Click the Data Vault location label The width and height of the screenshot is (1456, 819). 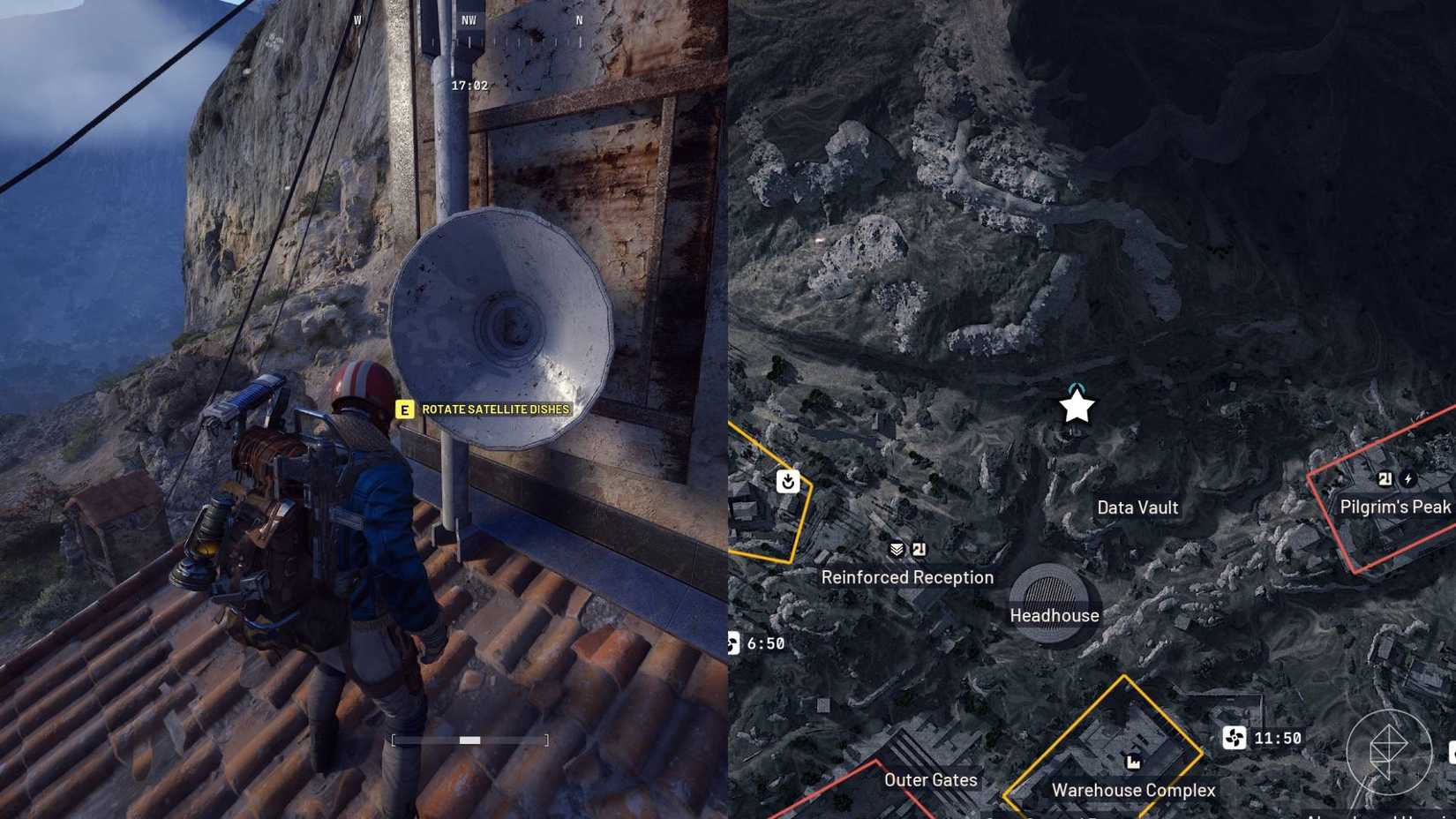1137,507
